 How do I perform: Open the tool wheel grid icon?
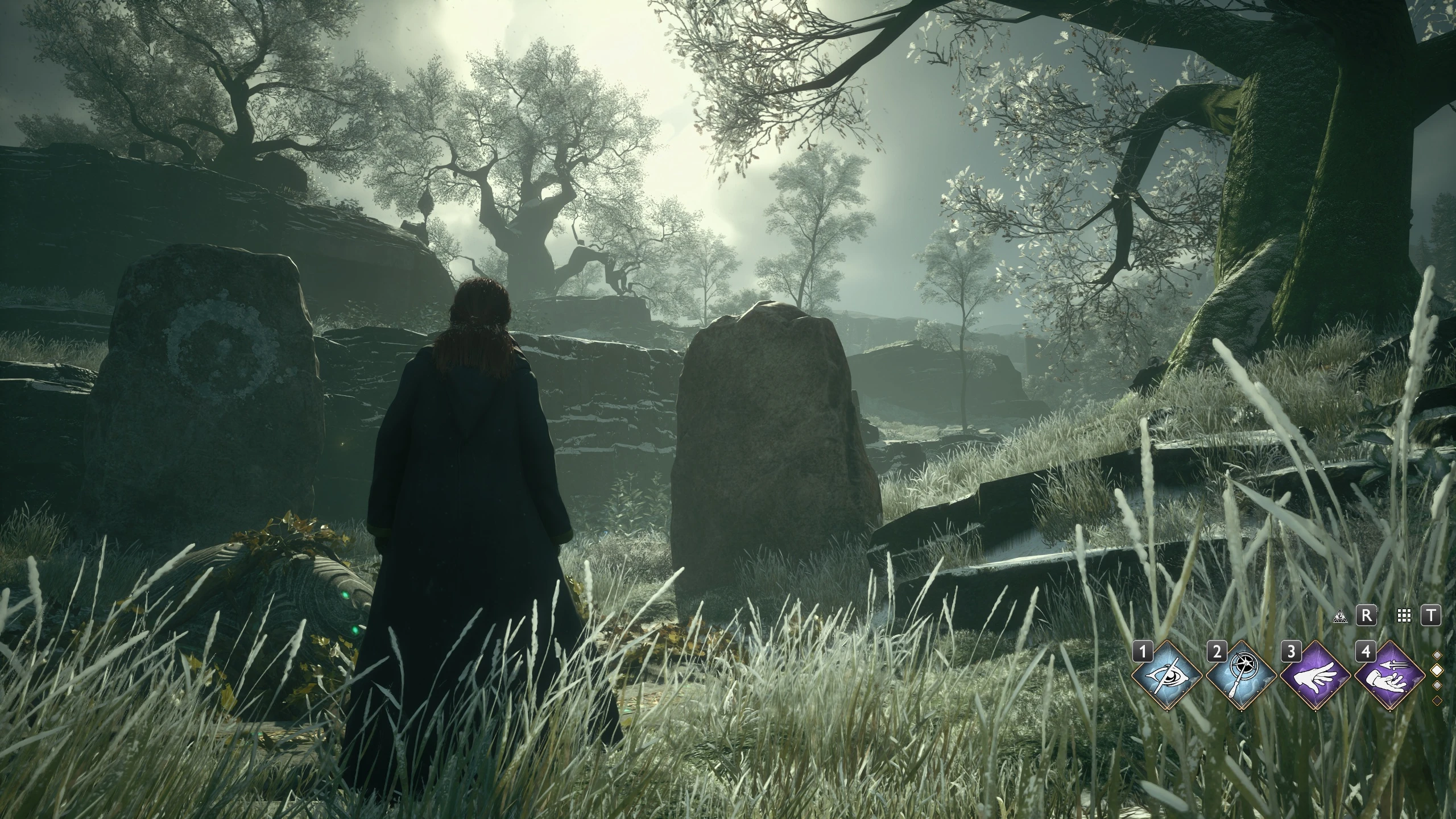click(x=1404, y=615)
